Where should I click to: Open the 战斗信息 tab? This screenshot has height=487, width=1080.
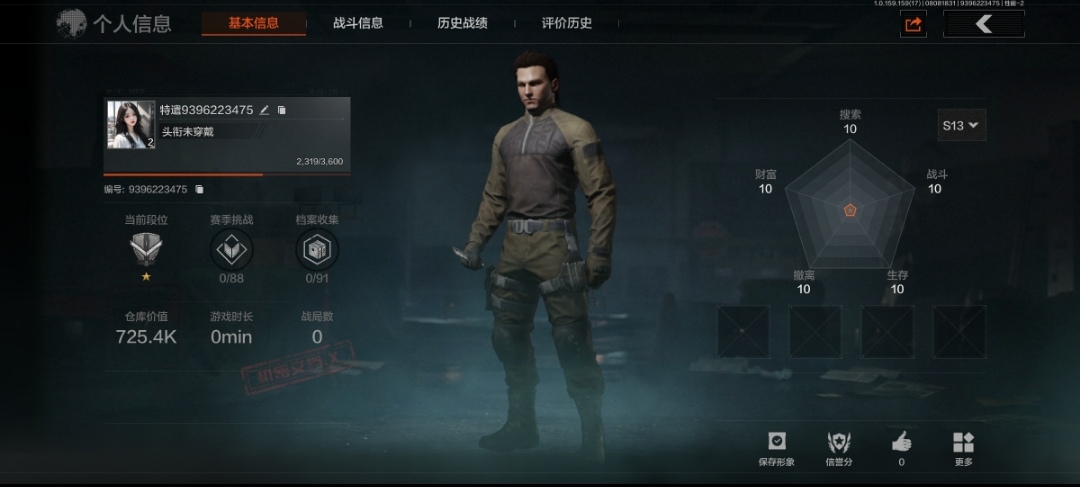point(358,23)
